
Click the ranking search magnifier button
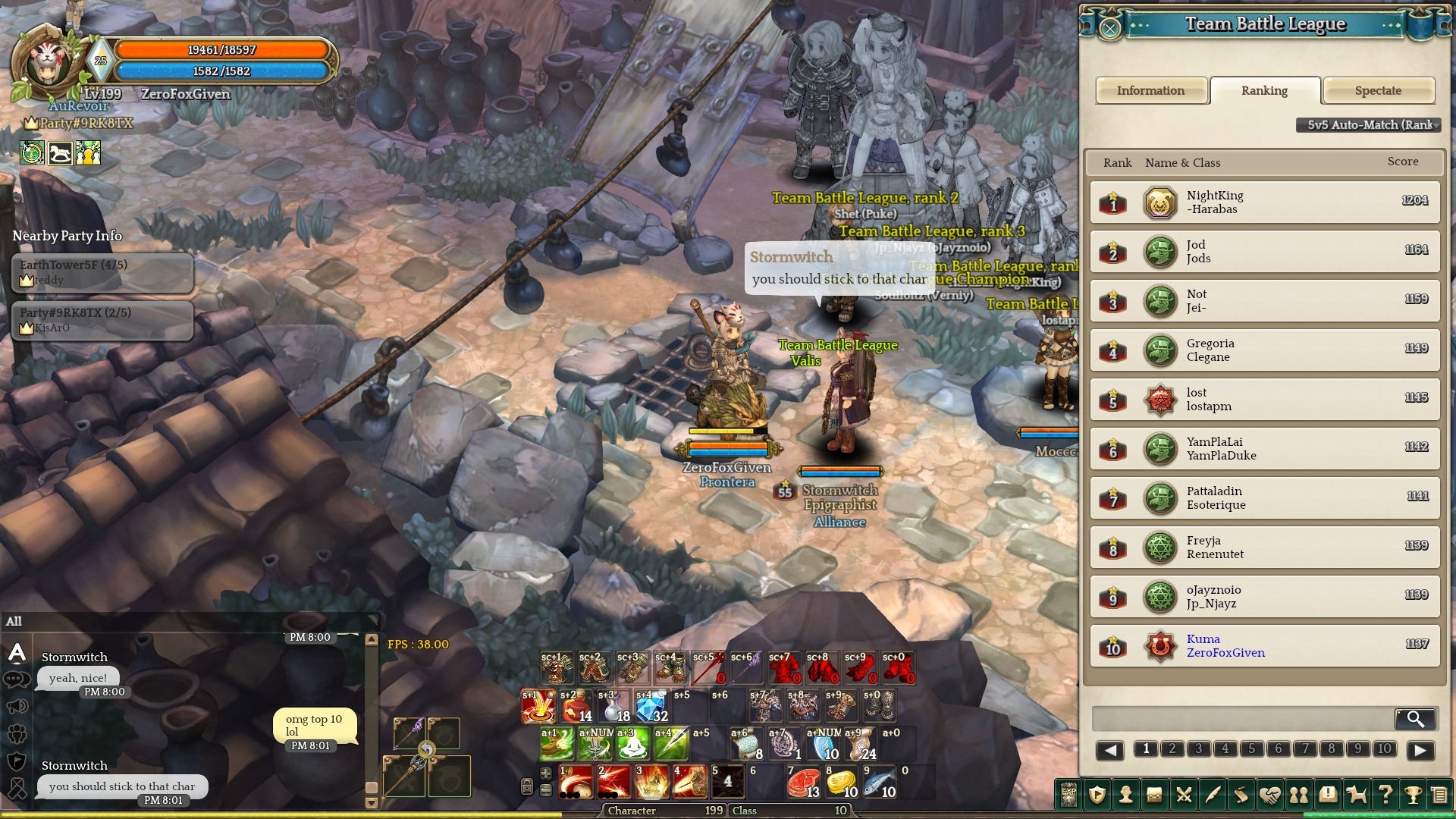(x=1415, y=718)
